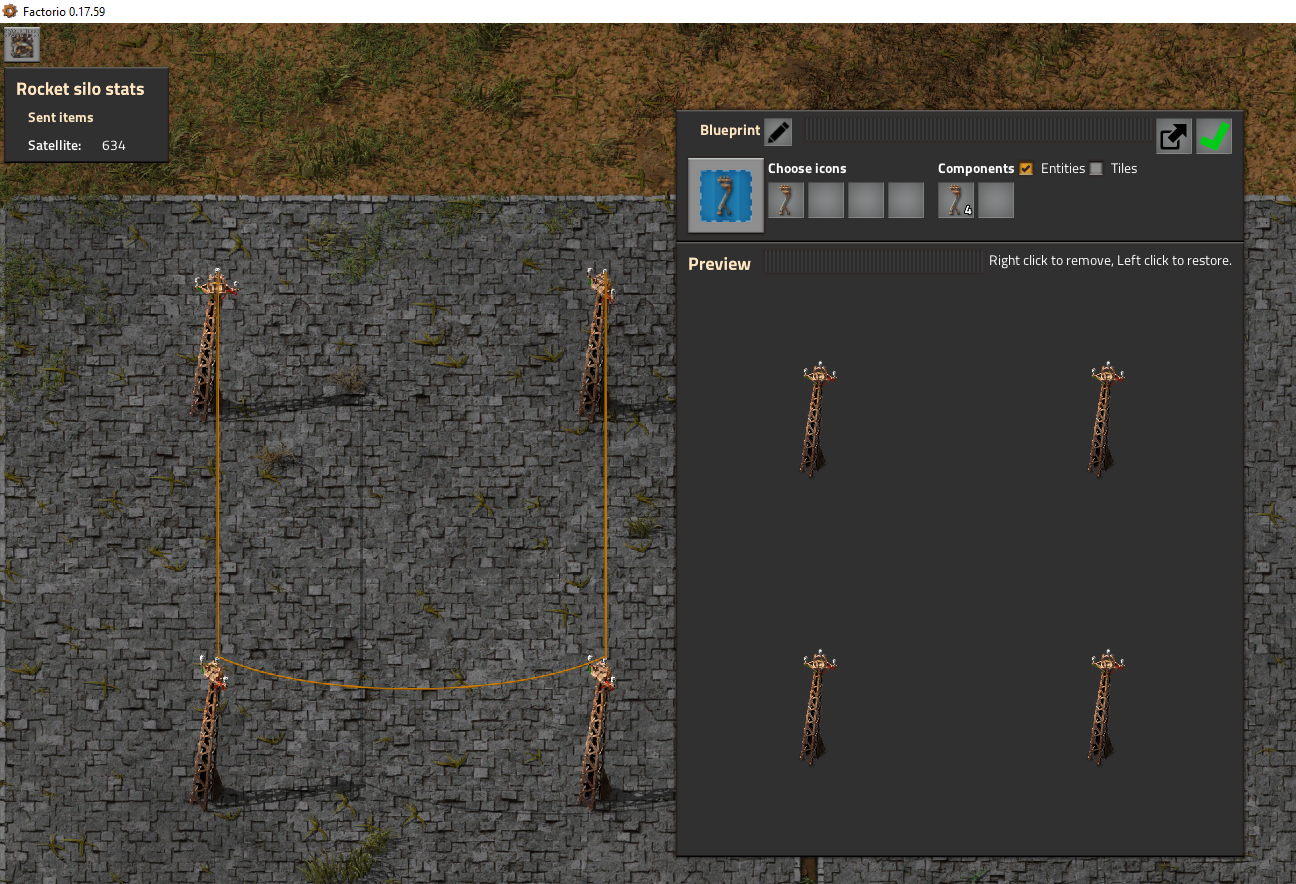1296x884 pixels.
Task: Click the third empty icon slot
Action: (x=865, y=199)
